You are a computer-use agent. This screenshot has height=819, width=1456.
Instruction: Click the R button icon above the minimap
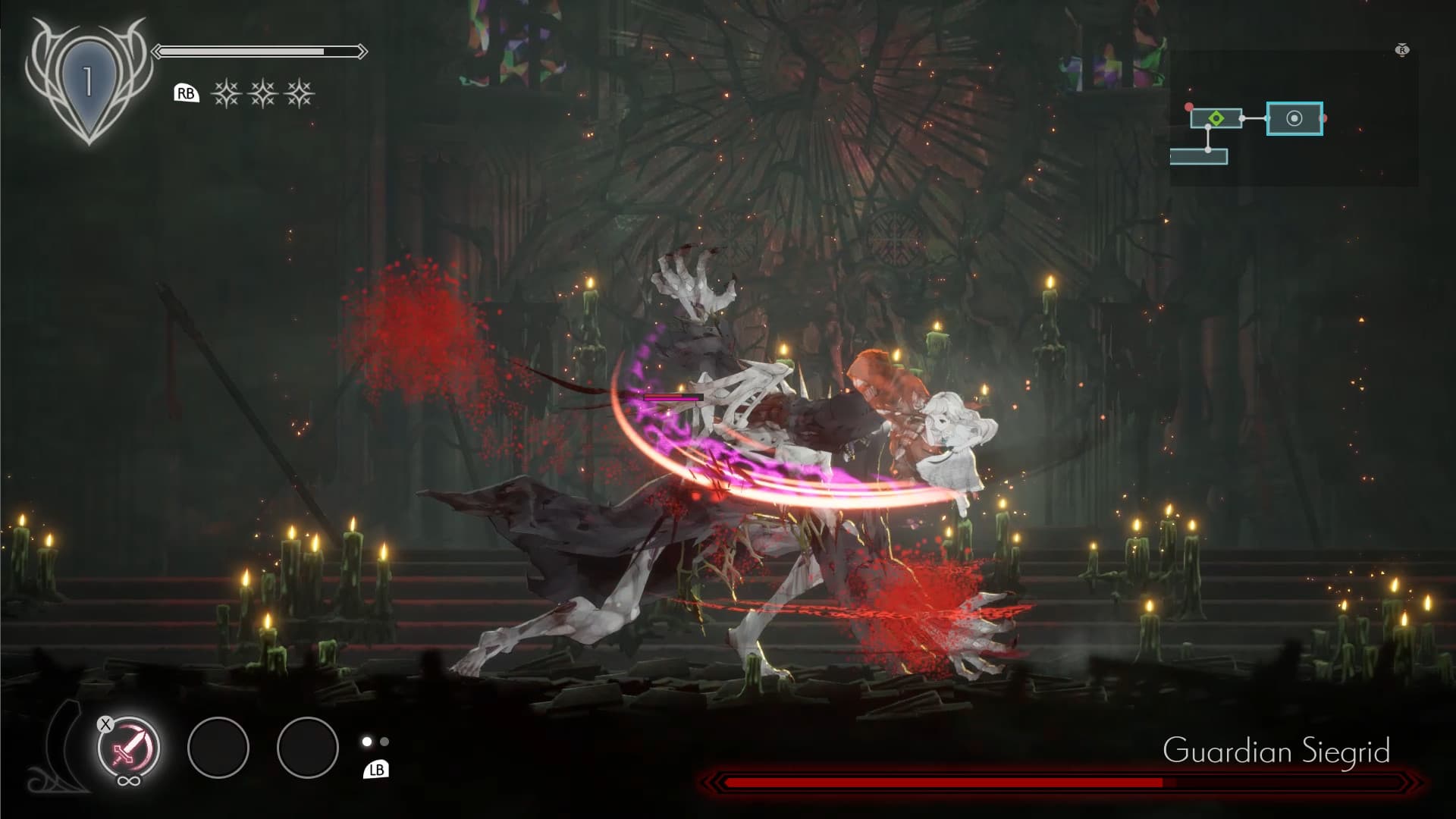(1403, 50)
